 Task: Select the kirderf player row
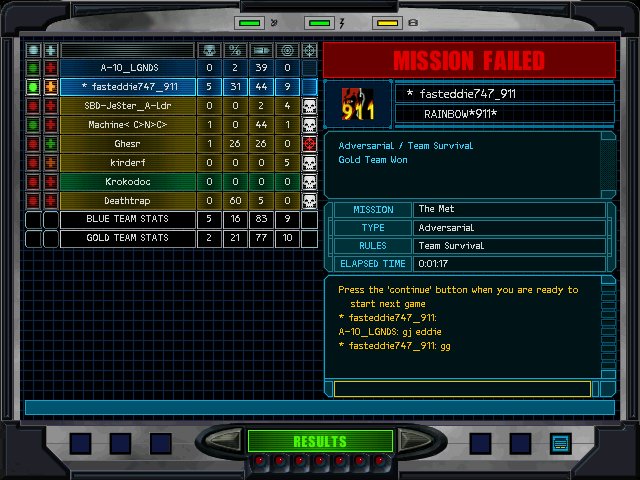pyautogui.click(x=127, y=163)
